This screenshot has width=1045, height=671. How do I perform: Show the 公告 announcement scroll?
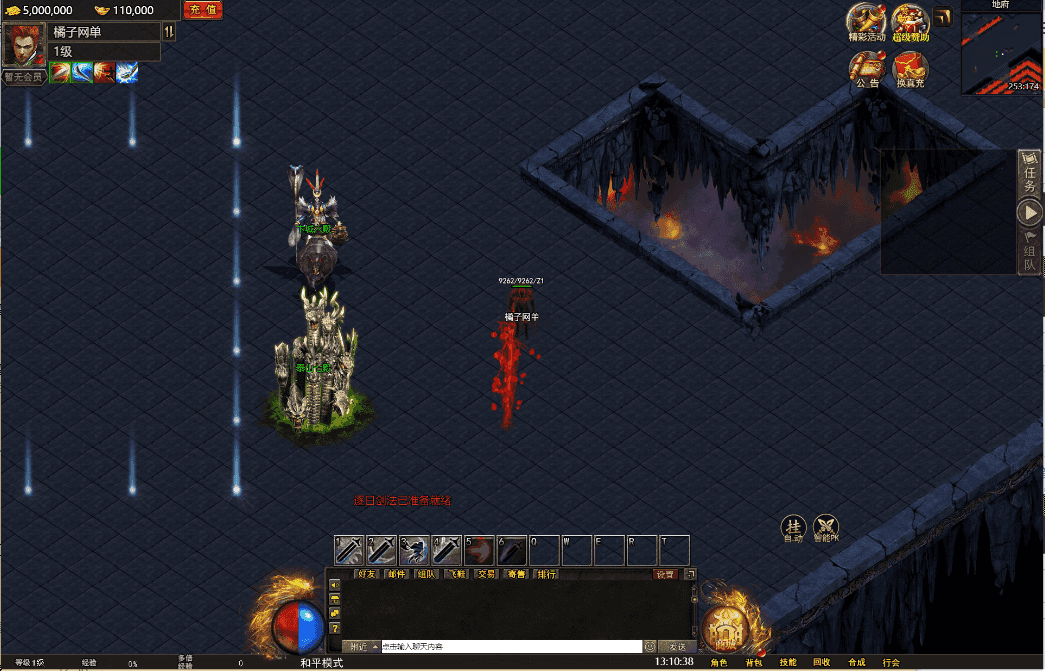[867, 68]
